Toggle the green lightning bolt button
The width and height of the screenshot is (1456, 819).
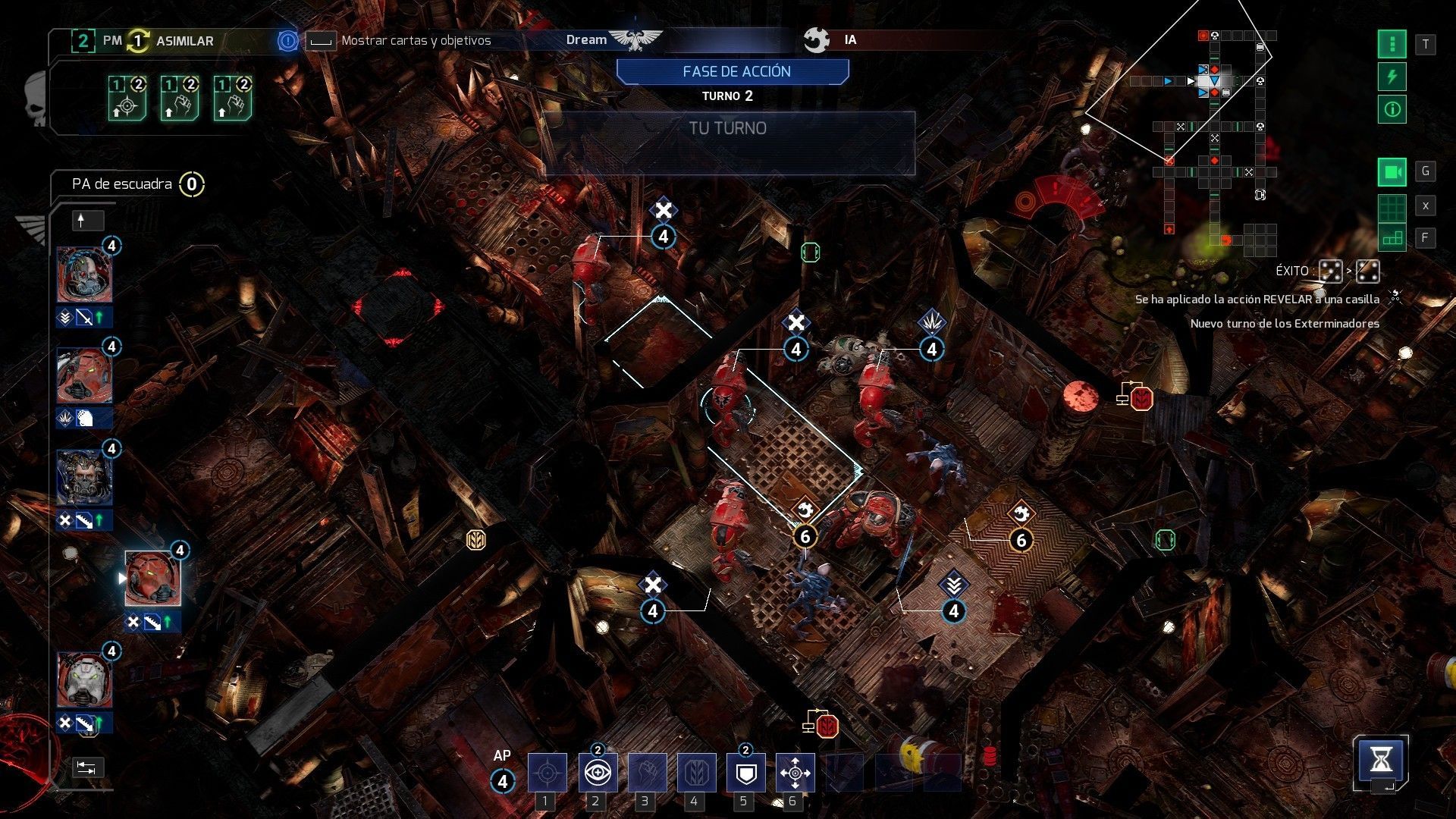coord(1392,77)
